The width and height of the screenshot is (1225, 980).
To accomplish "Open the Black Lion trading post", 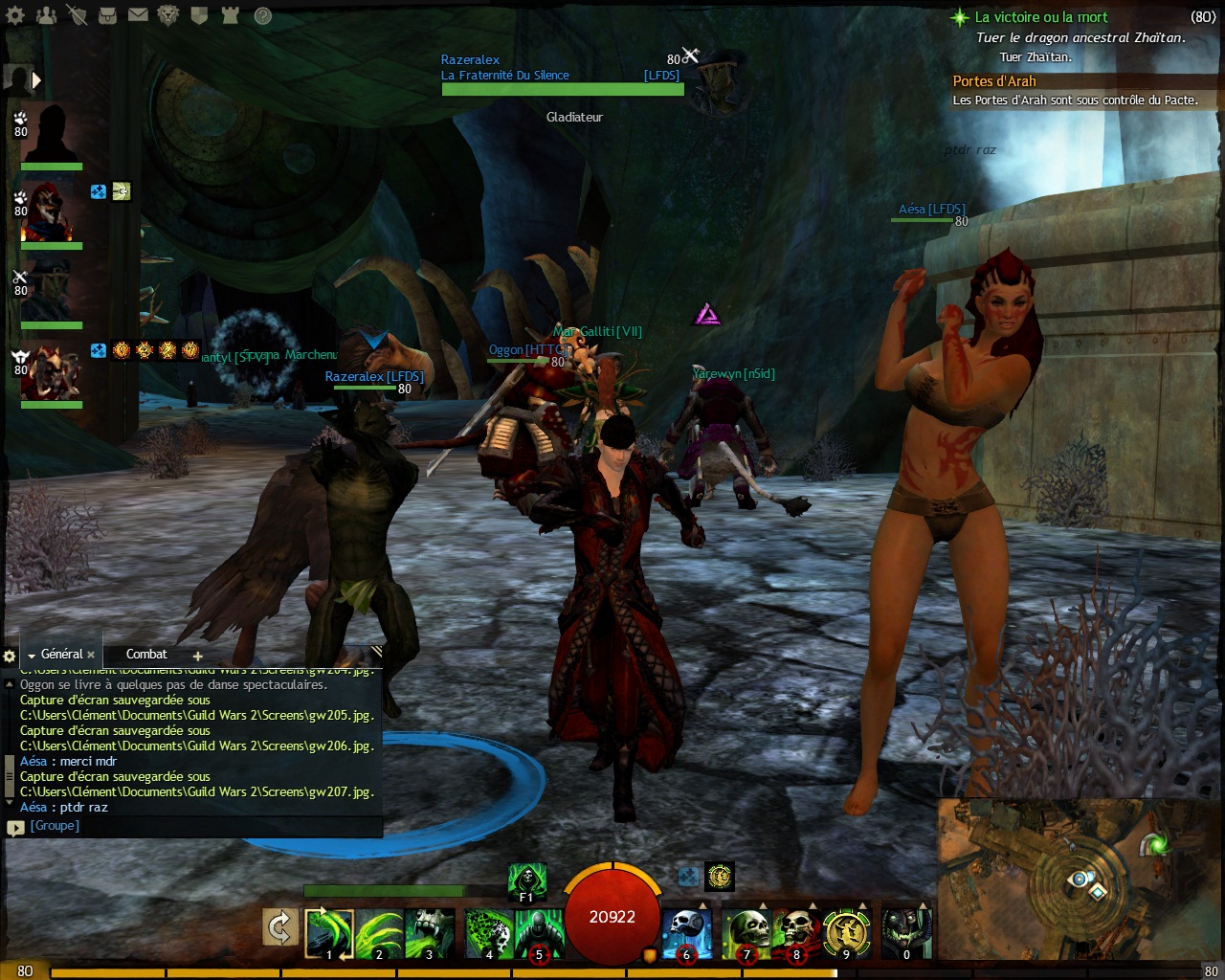I will [168, 15].
